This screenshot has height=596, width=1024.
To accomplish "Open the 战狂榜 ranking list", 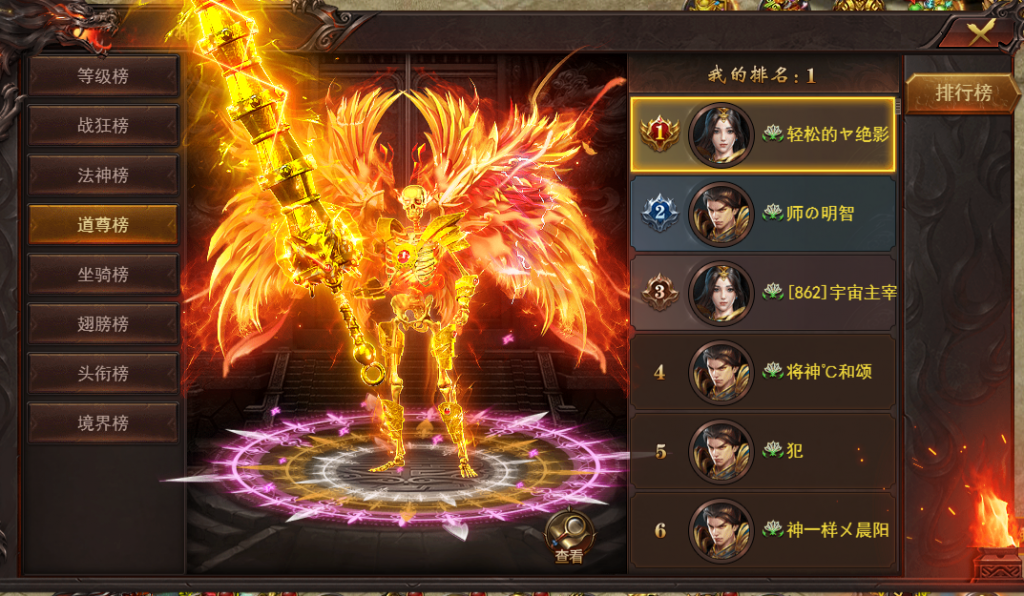I will (103, 126).
